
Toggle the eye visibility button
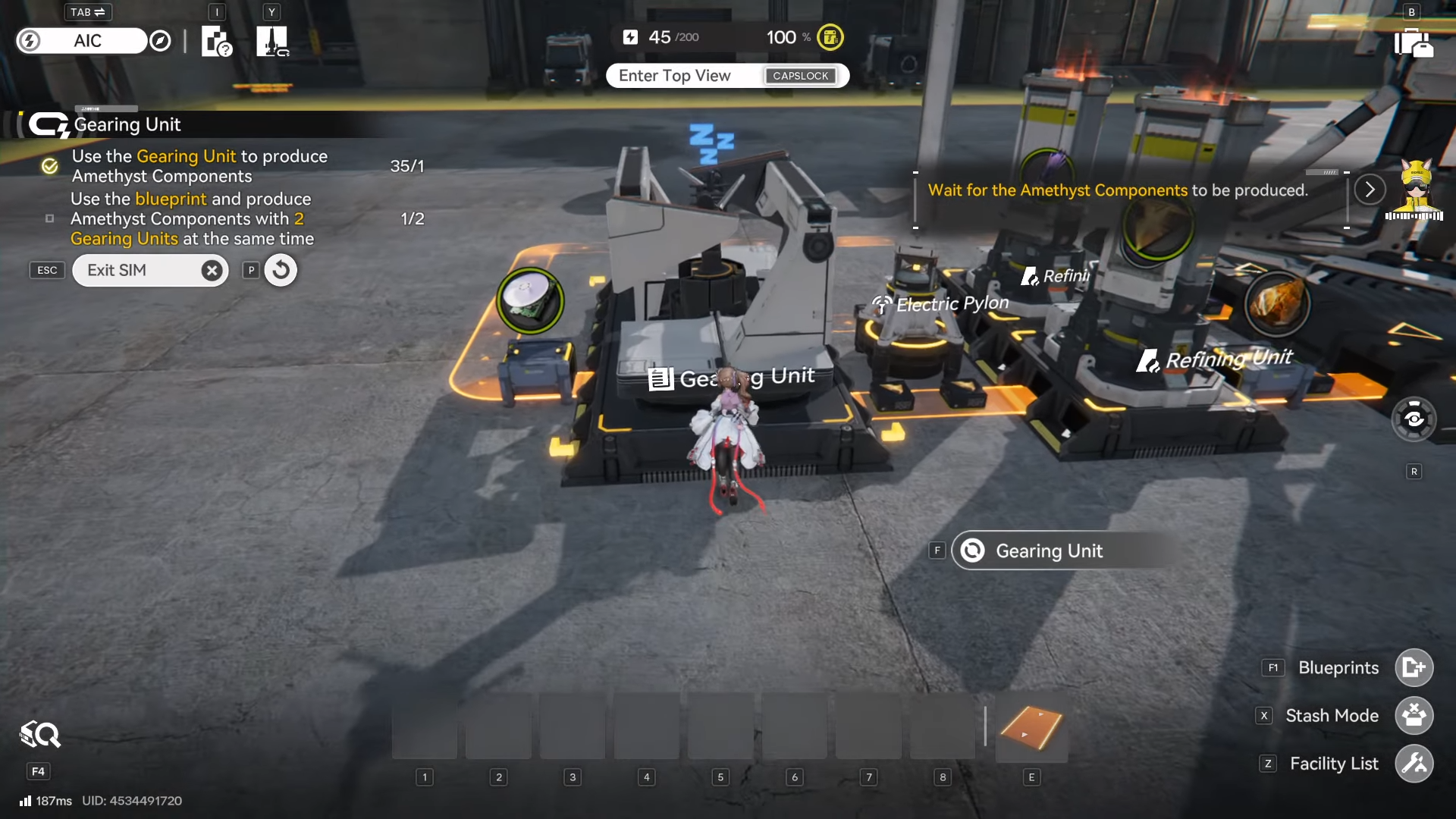(1414, 419)
